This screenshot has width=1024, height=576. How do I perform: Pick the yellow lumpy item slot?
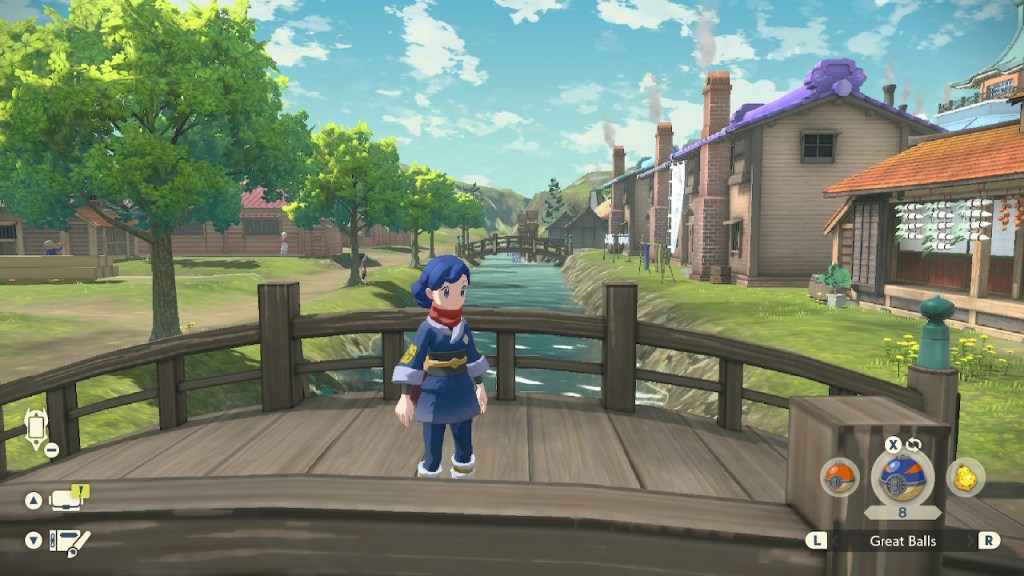point(965,477)
